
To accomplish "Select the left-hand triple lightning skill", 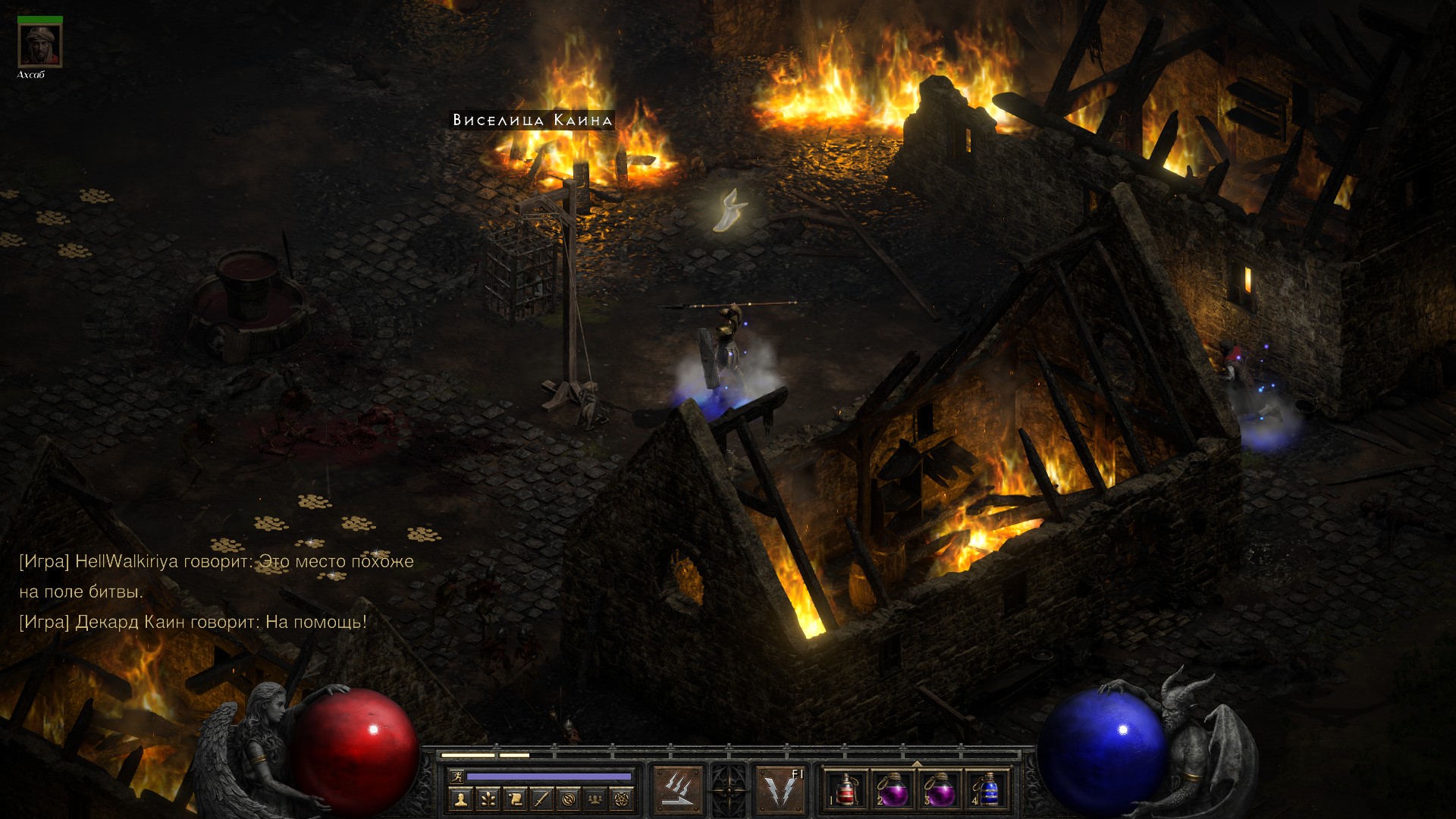I will tap(678, 789).
